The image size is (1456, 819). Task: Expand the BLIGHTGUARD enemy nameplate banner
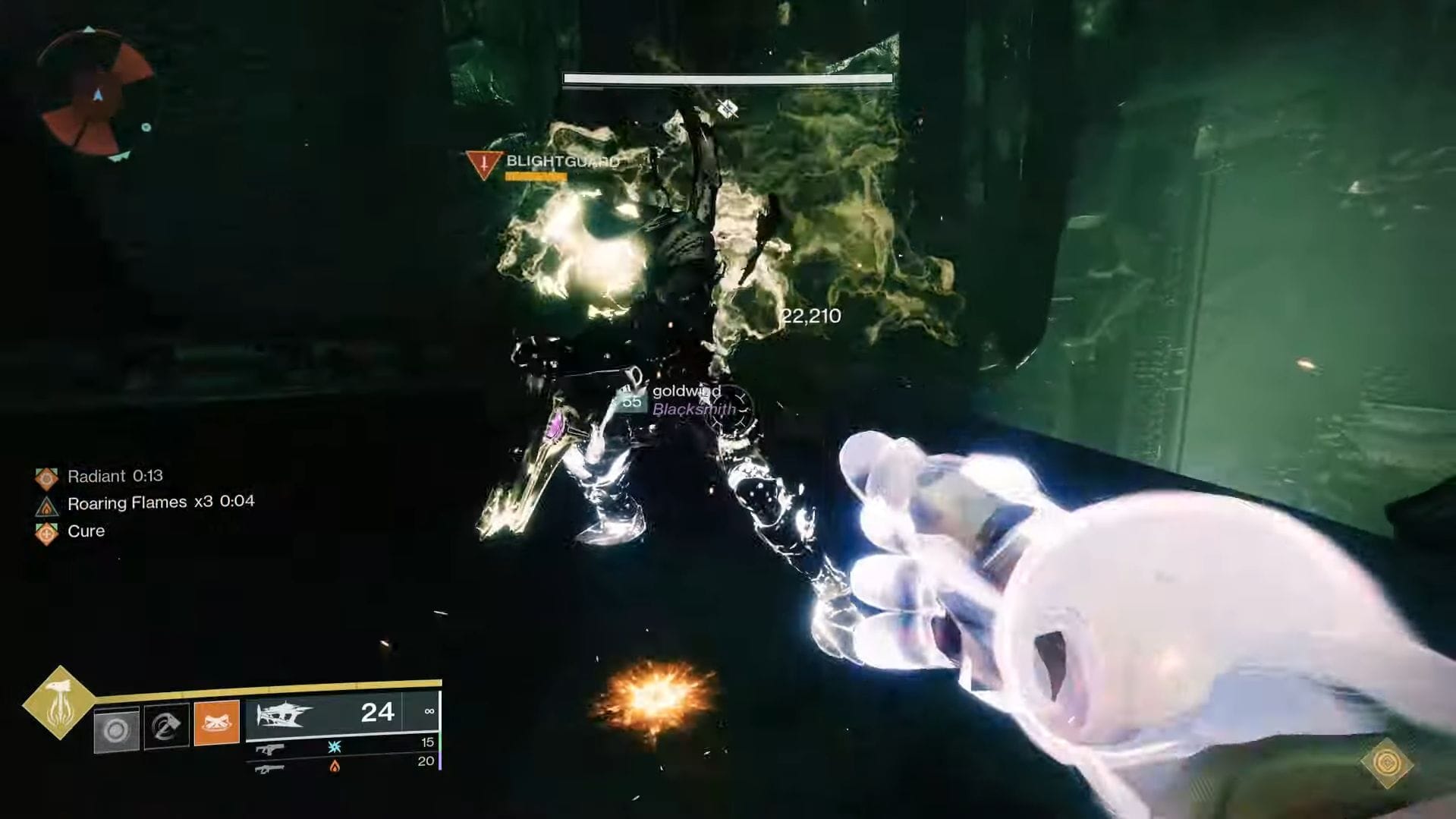pyautogui.click(x=561, y=162)
